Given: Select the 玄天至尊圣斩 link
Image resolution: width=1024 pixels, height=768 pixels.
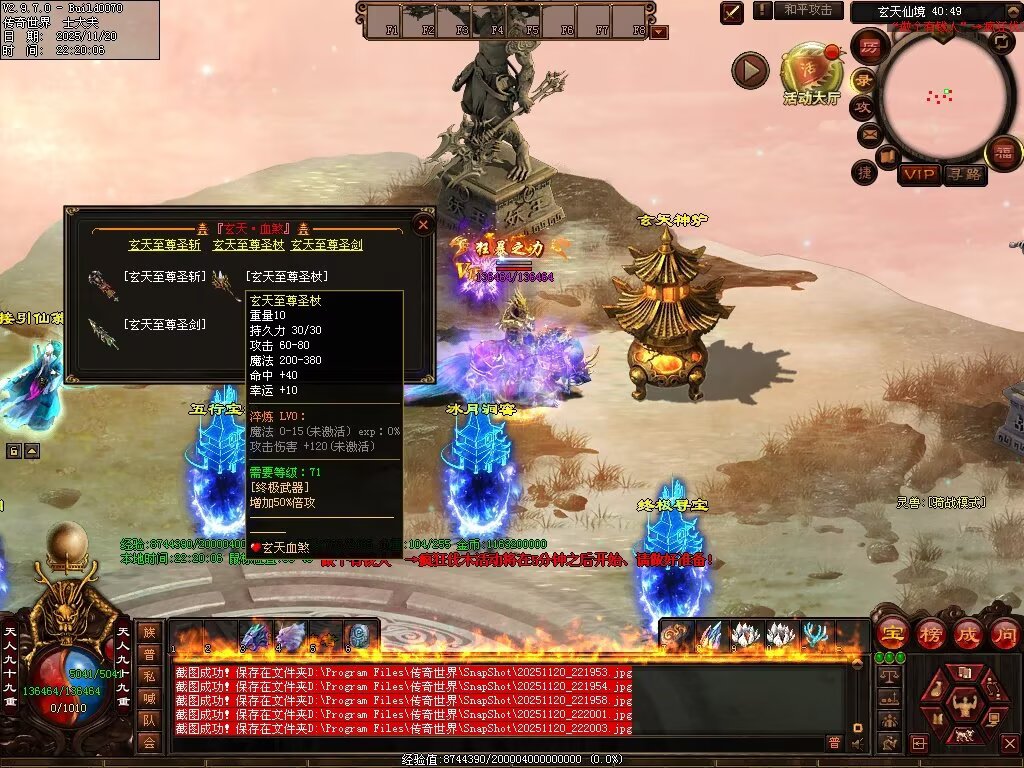Looking at the screenshot, I should coord(165,245).
